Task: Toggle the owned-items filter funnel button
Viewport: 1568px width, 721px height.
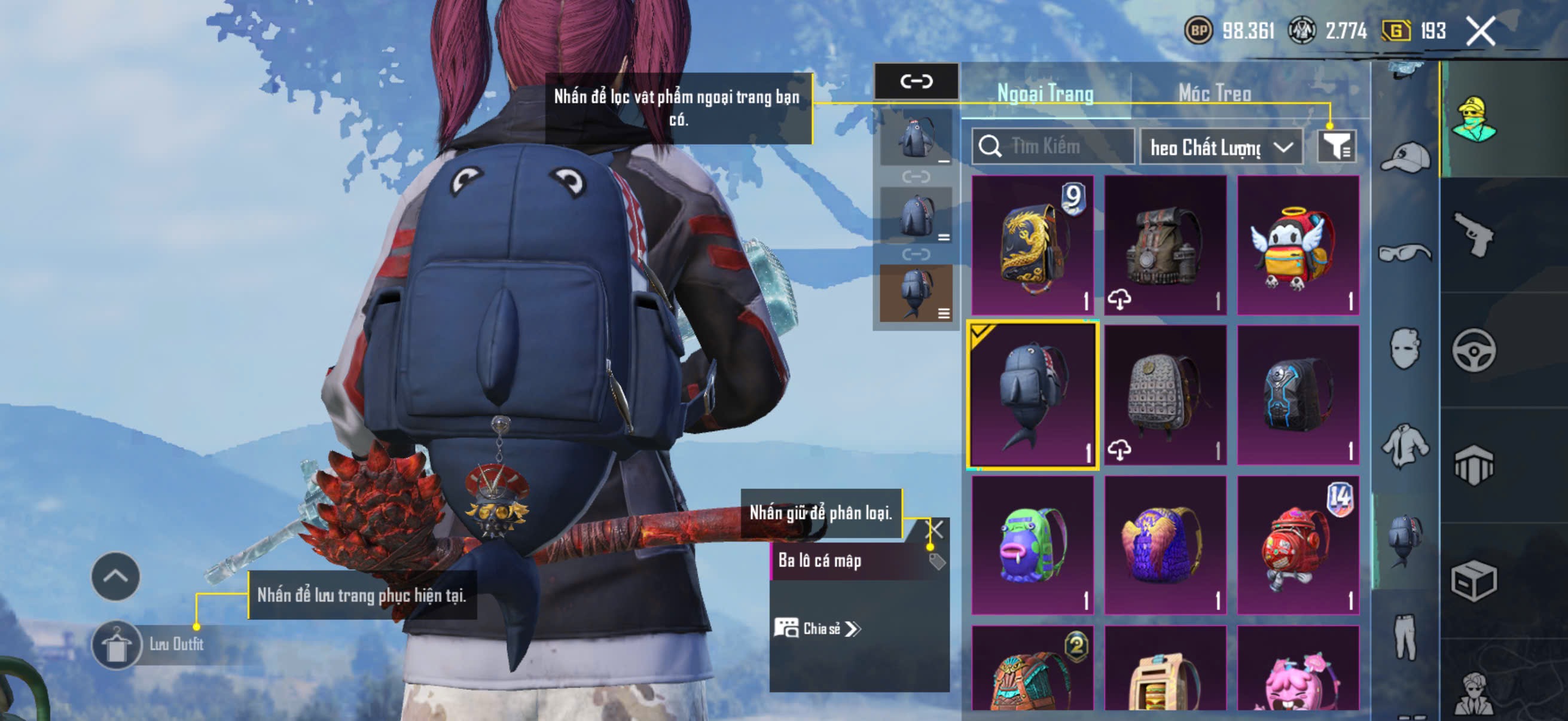Action: coord(1337,146)
